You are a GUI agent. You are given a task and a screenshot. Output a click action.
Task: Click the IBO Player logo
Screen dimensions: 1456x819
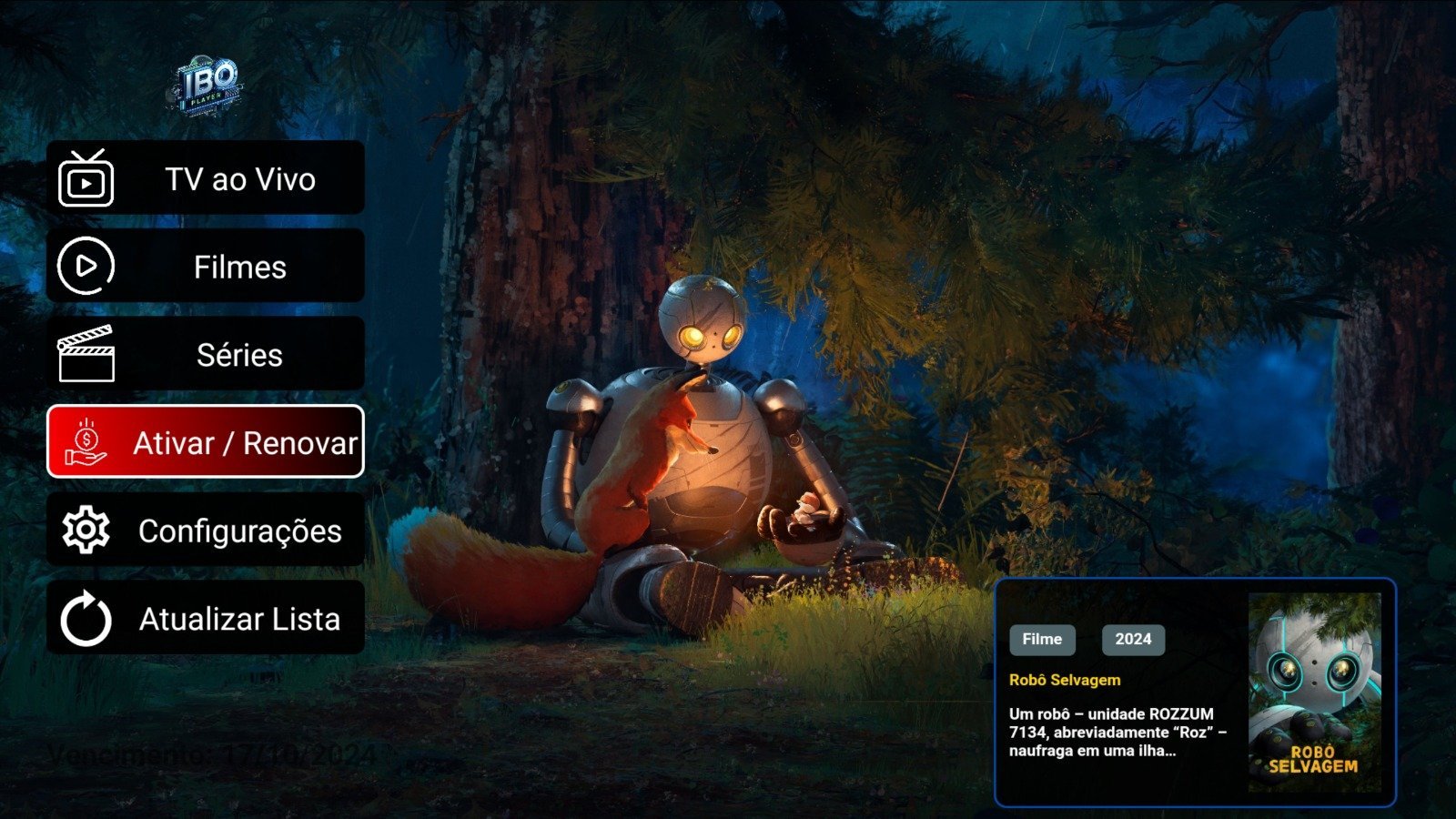point(207,86)
